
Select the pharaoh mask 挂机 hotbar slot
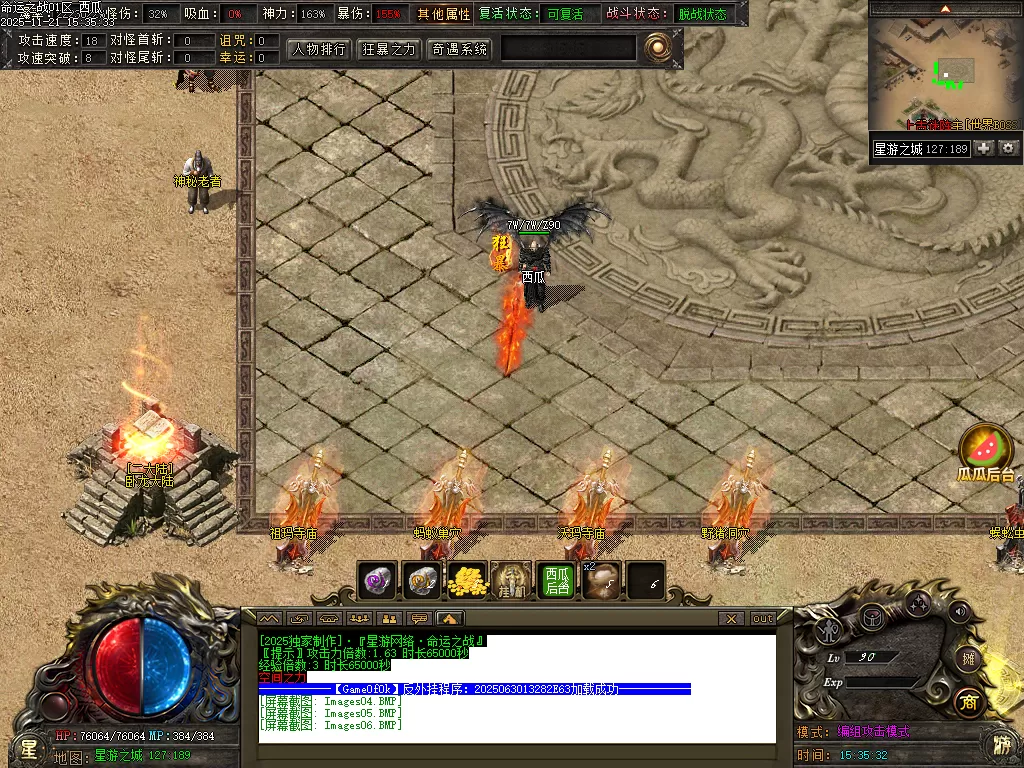pos(511,580)
